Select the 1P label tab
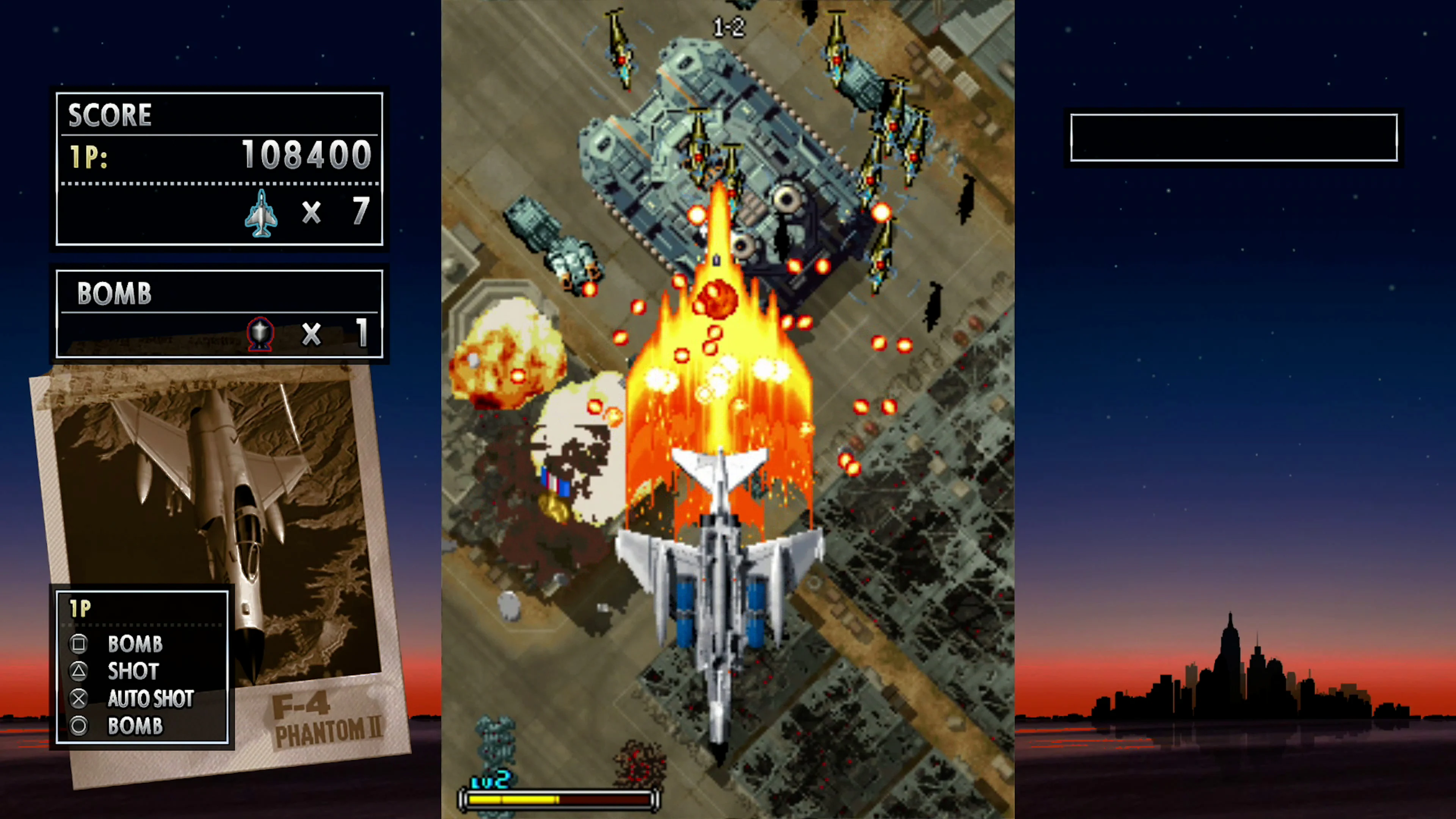This screenshot has height=819, width=1456. (x=81, y=607)
